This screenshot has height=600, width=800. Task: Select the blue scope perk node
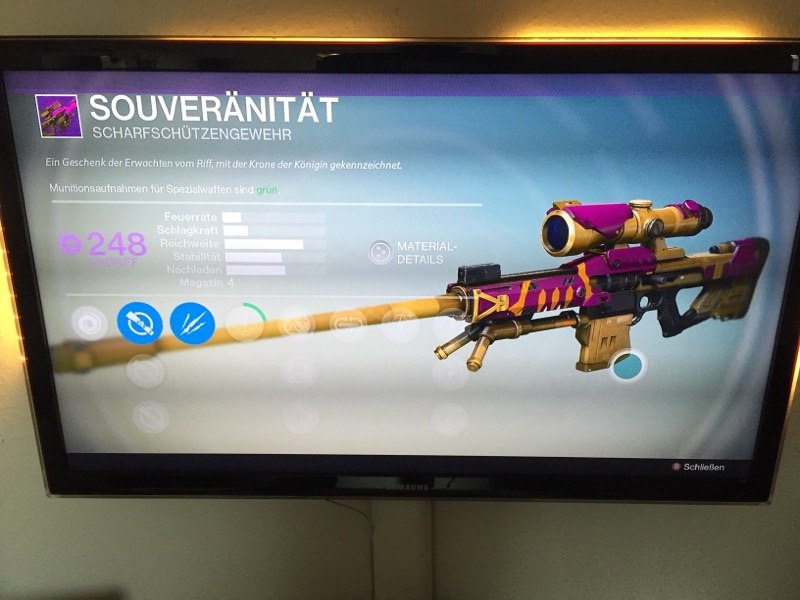pyautogui.click(x=140, y=322)
